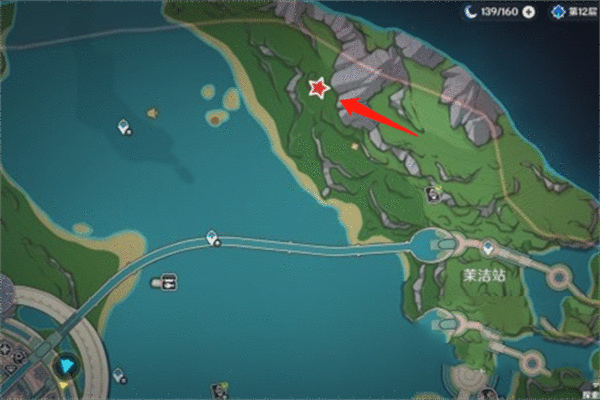600x400 pixels.
Task: Click the boat marker below the bridge
Action: (167, 283)
